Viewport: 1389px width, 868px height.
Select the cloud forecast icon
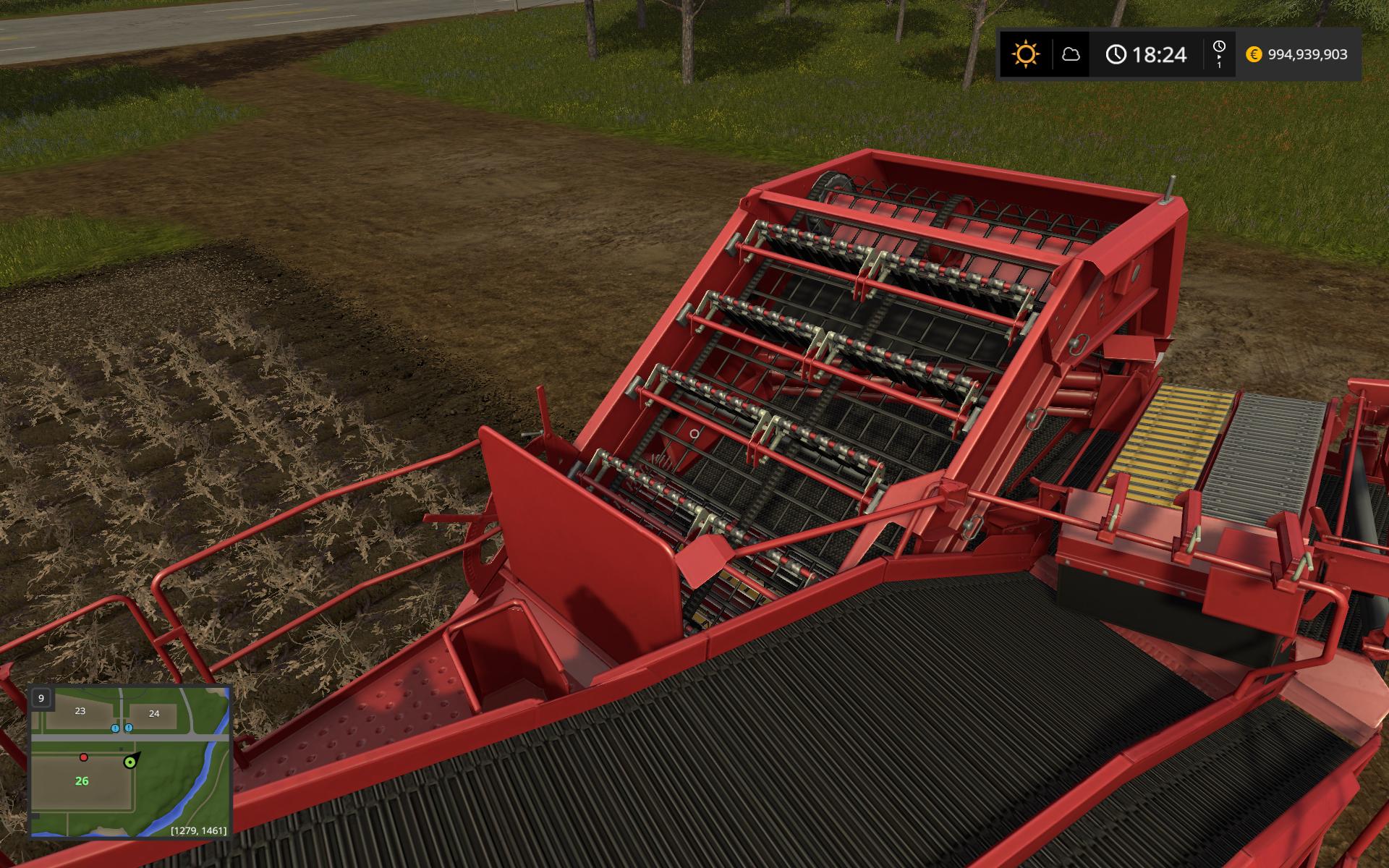tap(1071, 54)
